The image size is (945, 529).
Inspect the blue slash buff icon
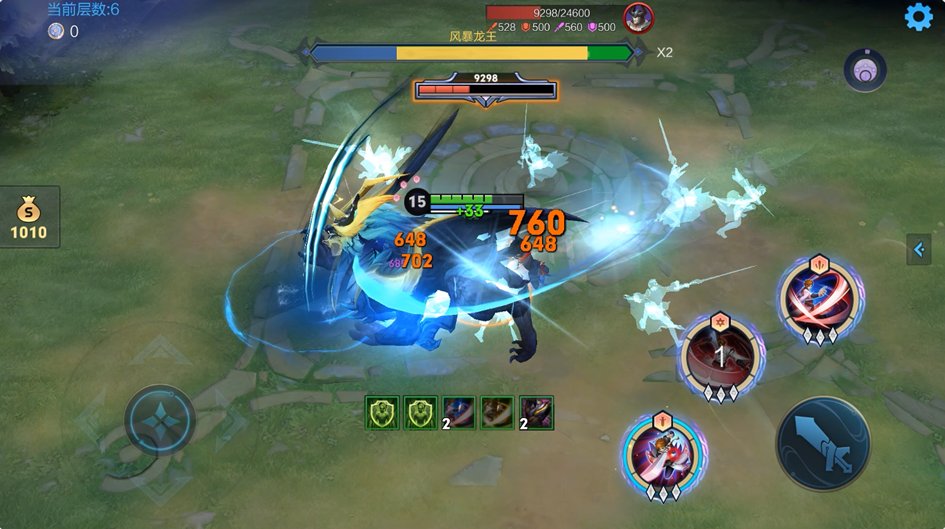point(459,412)
